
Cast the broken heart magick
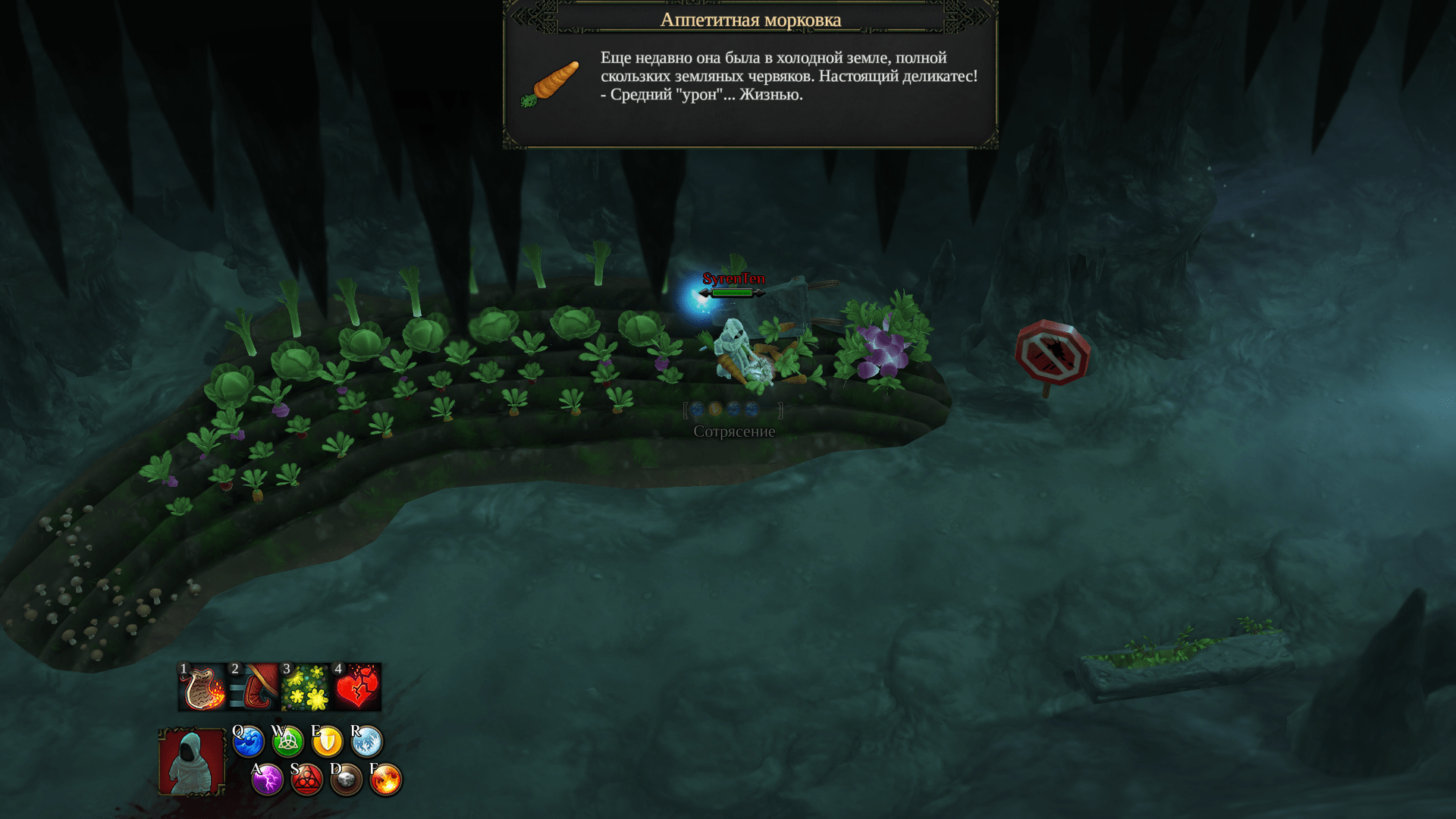[x=357, y=687]
